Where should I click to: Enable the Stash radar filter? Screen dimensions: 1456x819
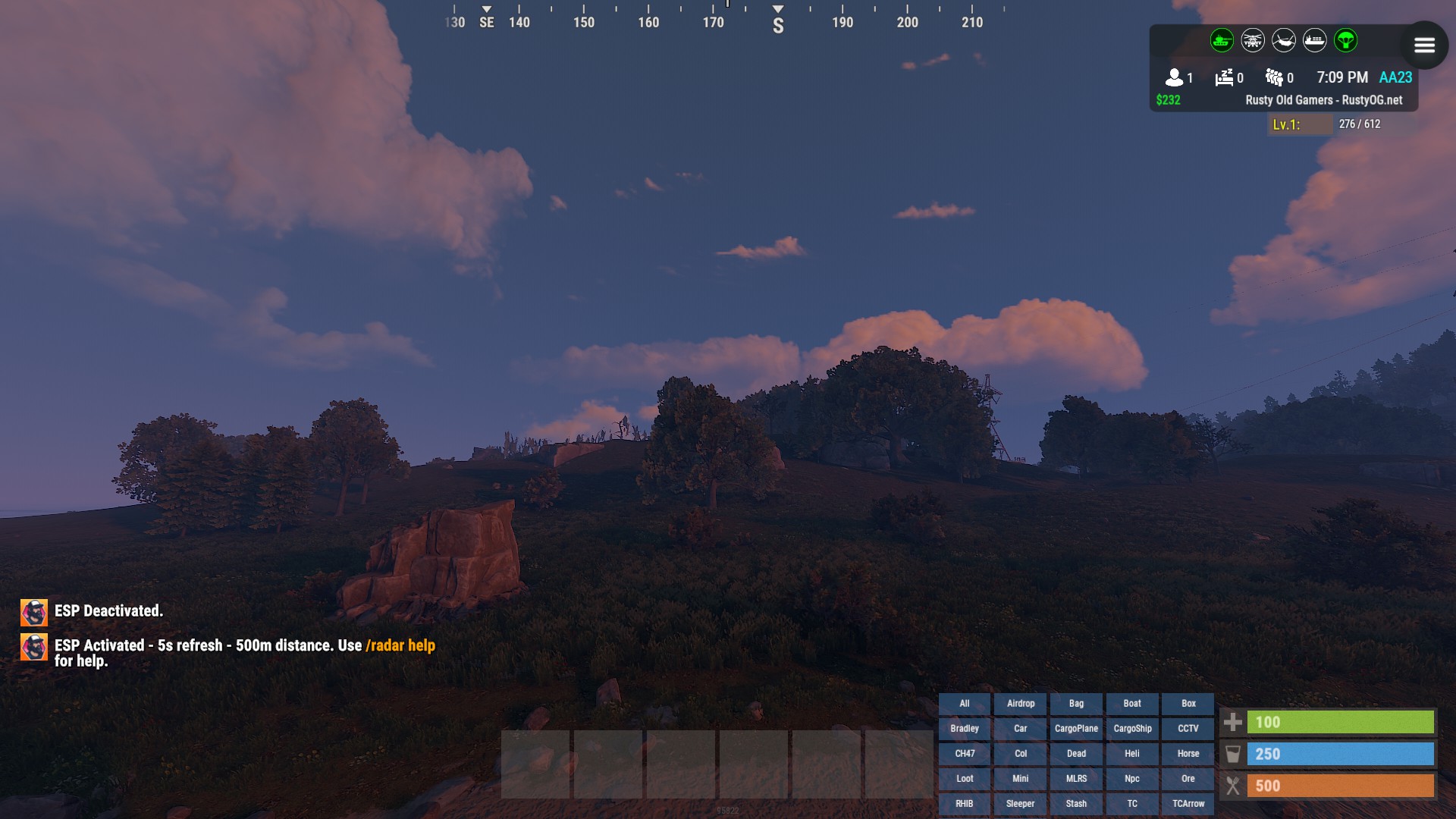(1076, 804)
